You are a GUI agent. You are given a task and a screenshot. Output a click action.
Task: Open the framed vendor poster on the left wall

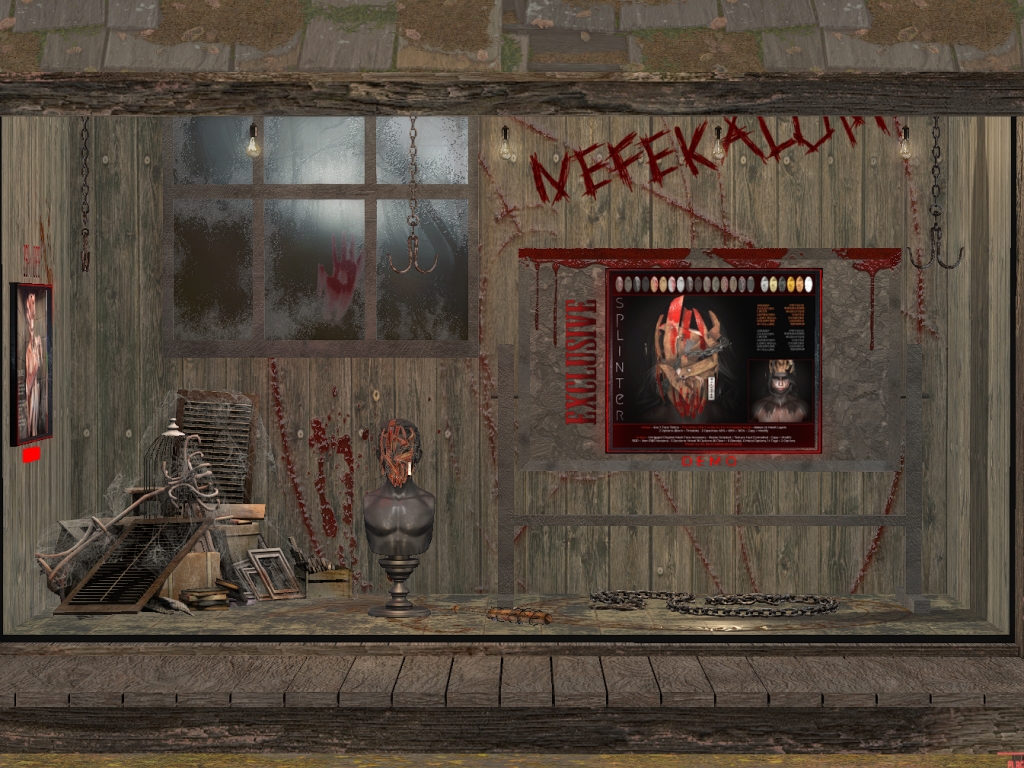31,363
